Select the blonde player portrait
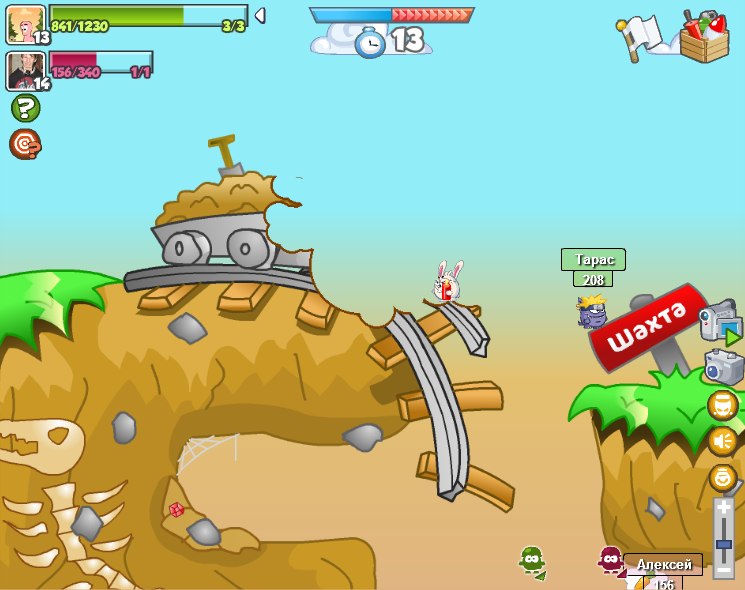 [25, 24]
